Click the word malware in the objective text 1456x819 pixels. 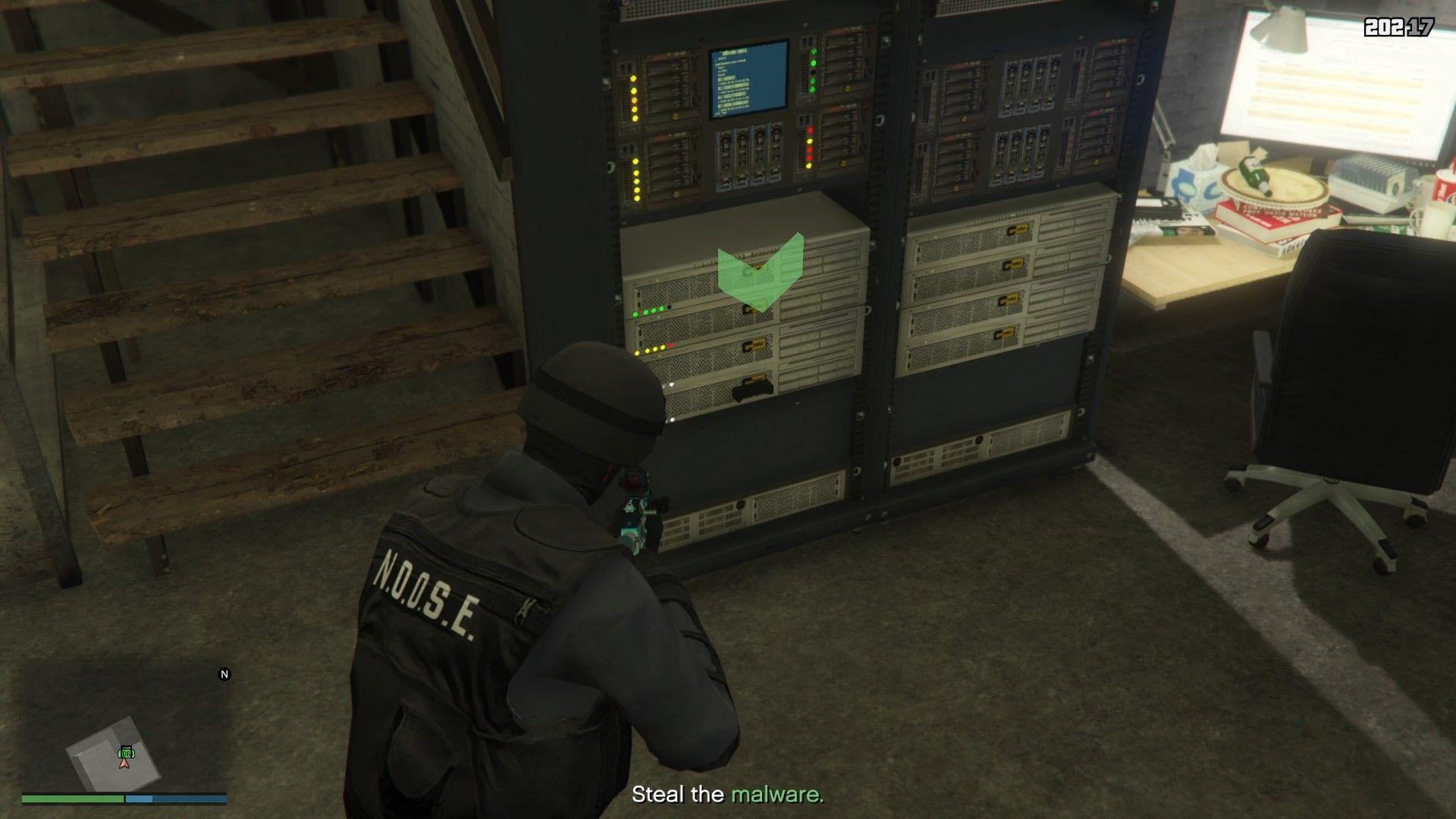click(x=777, y=795)
